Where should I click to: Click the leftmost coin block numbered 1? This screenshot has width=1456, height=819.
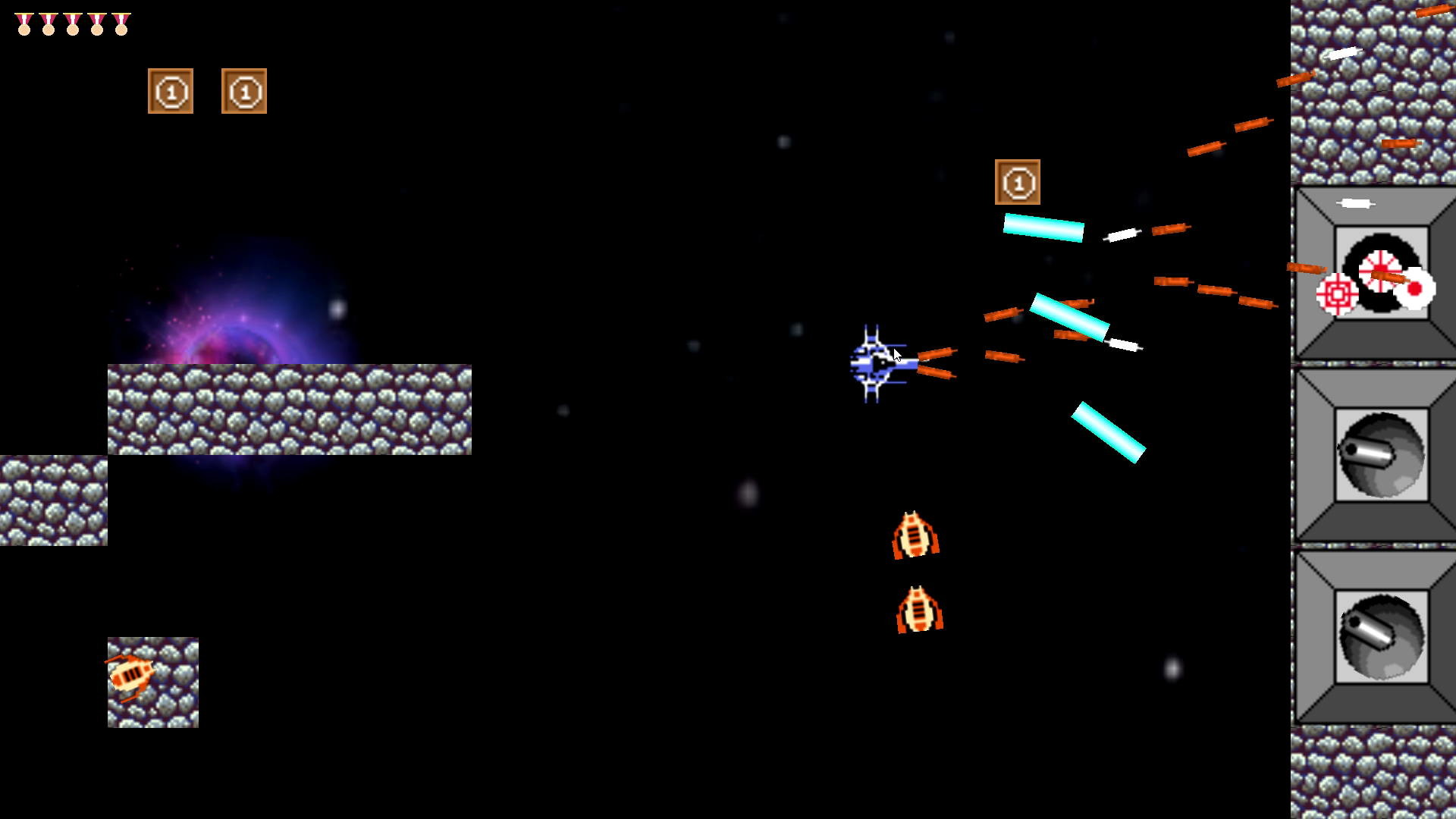tap(171, 89)
